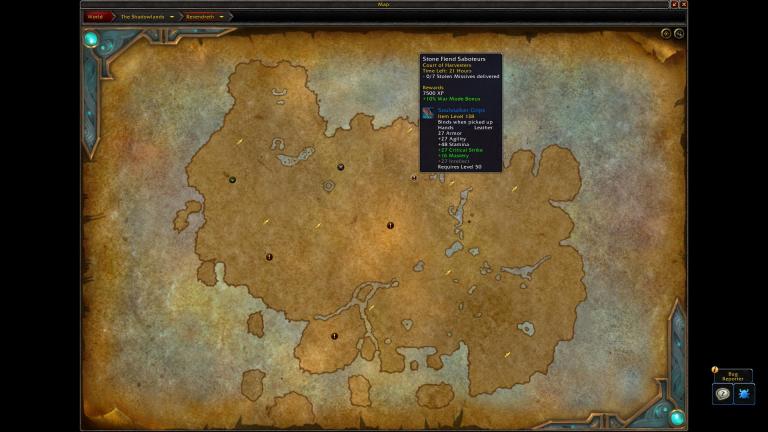Go to the World map breadcrumb
This screenshot has width=768, height=432.
click(x=95, y=17)
